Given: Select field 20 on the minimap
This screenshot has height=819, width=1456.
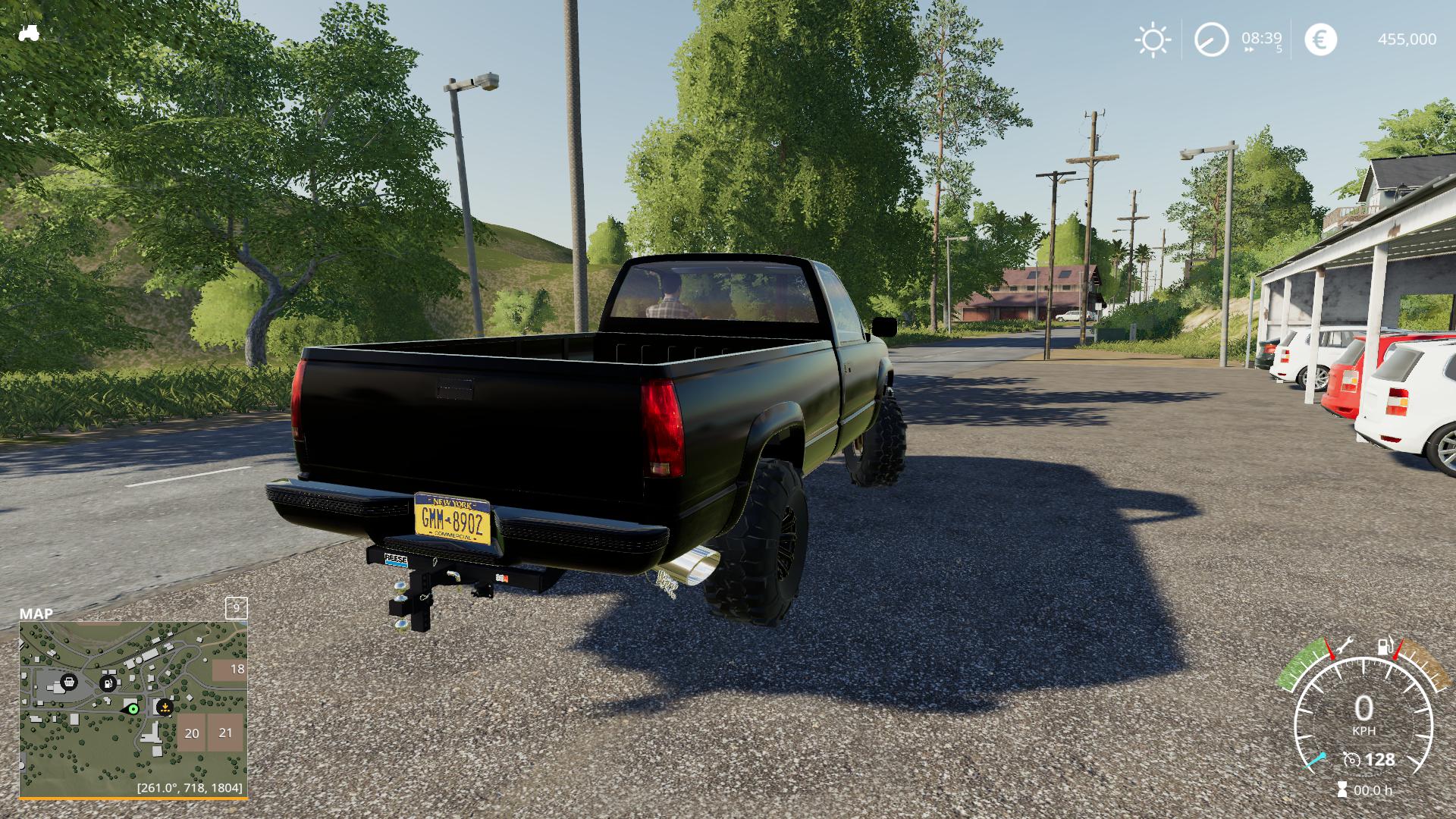Looking at the screenshot, I should (192, 733).
